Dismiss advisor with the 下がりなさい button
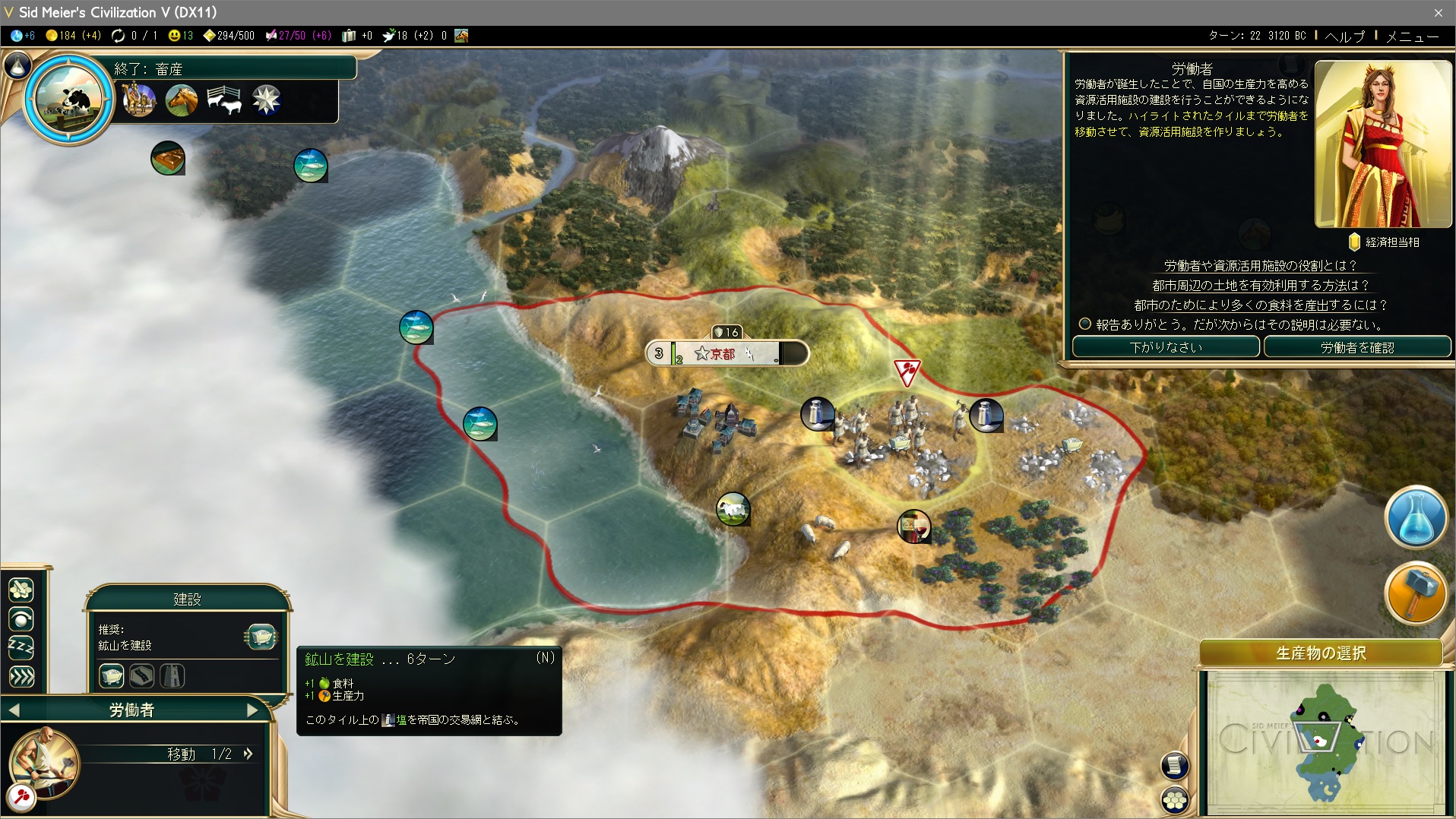This screenshot has height=819, width=1456. (1166, 347)
